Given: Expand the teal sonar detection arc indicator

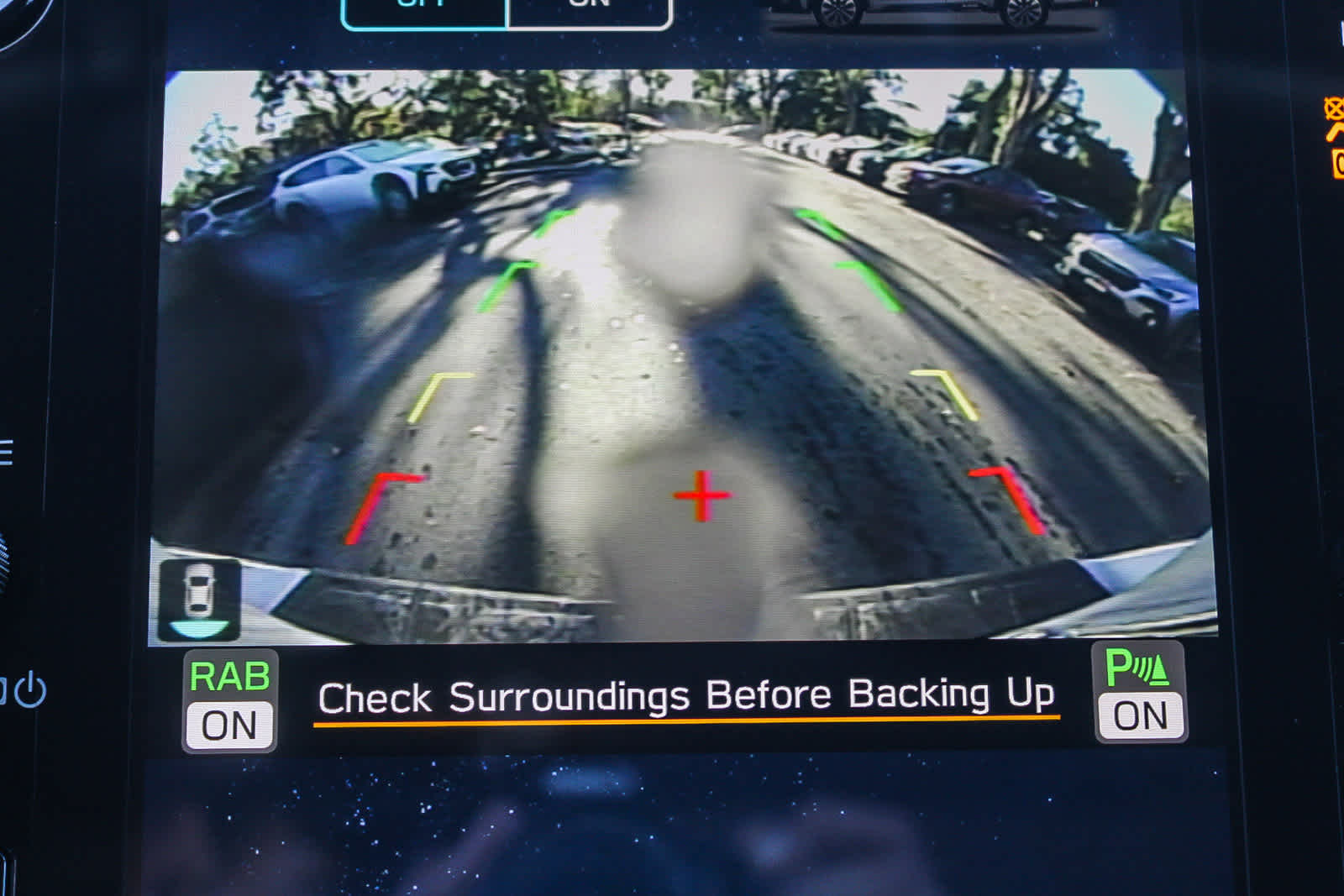Looking at the screenshot, I should pyautogui.click(x=199, y=630).
